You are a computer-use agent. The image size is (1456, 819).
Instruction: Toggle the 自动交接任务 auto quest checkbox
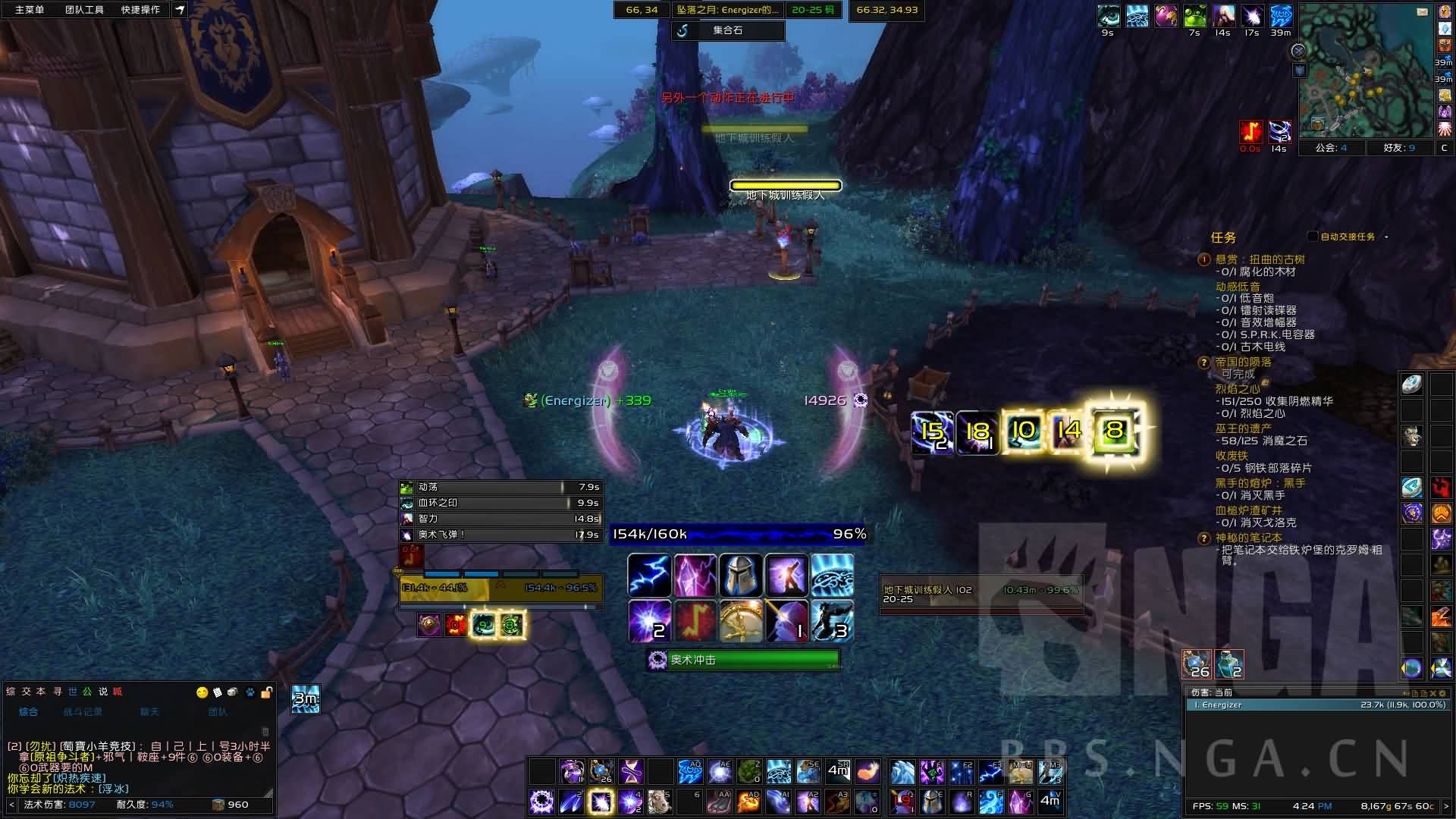coord(1313,237)
